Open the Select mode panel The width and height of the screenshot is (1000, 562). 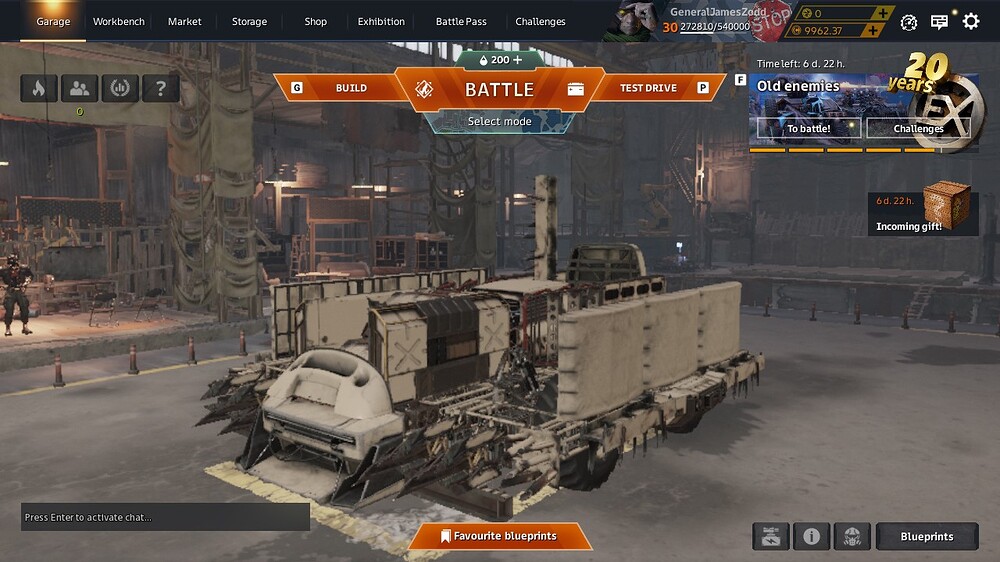pyautogui.click(x=499, y=122)
